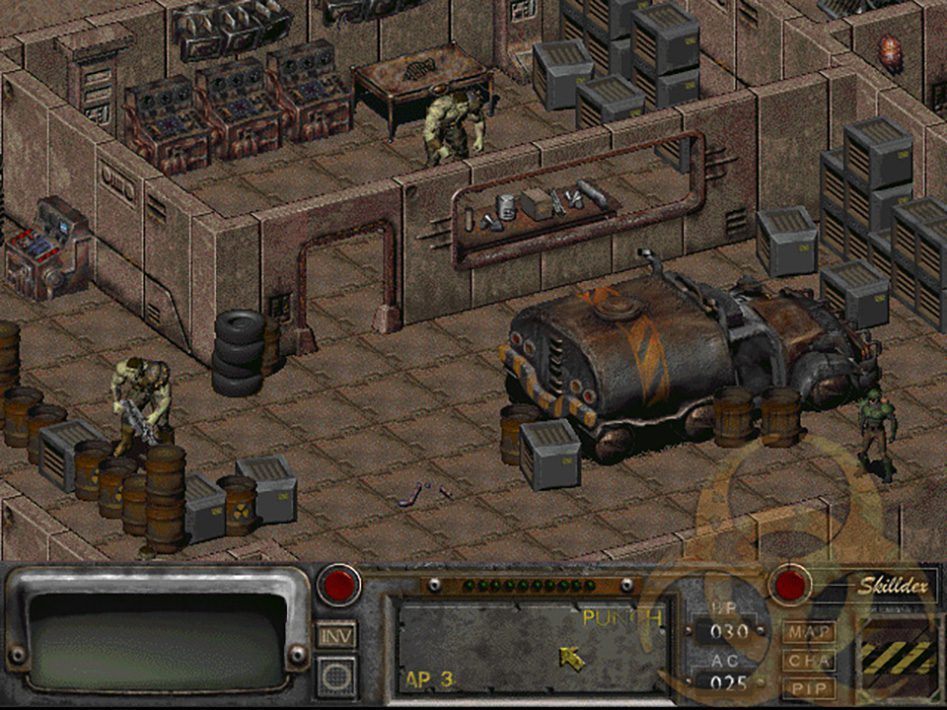Viewport: 947px width, 710px height.
Task: Click the Punch active weapon slot
Action: tap(530, 645)
